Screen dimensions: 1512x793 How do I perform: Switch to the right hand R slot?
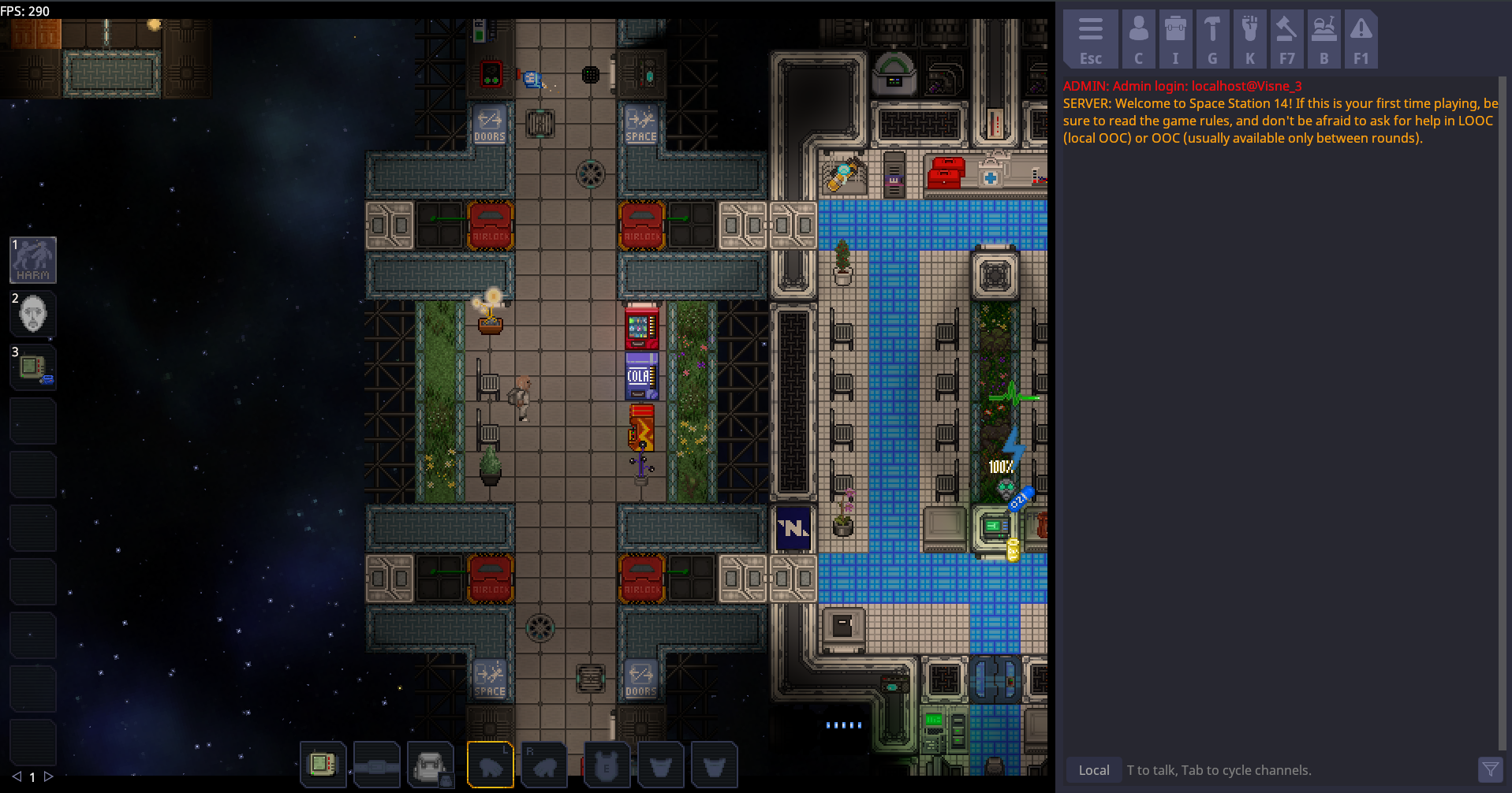544,764
